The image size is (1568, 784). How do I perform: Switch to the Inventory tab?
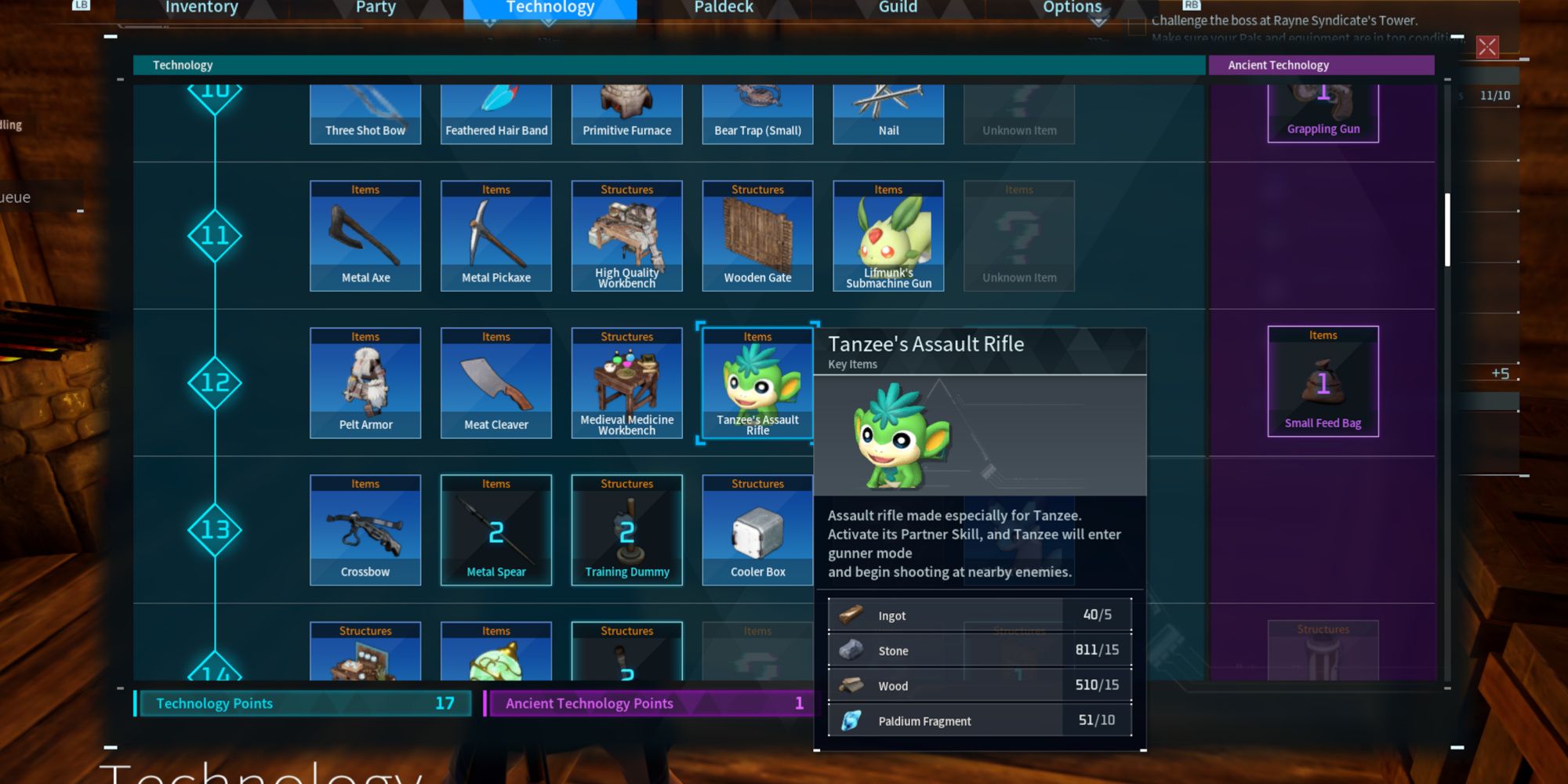point(200,7)
